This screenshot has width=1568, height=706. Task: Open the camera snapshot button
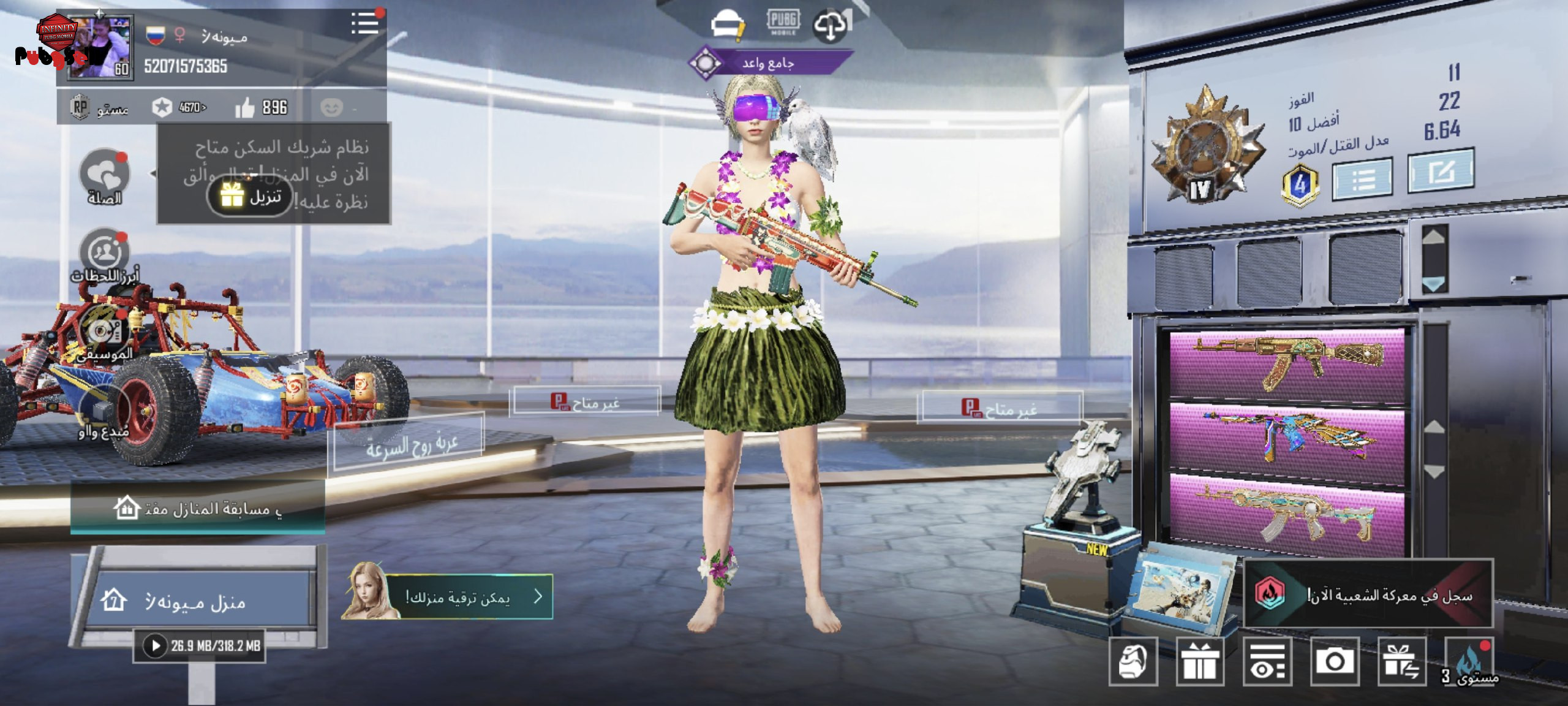click(1335, 661)
